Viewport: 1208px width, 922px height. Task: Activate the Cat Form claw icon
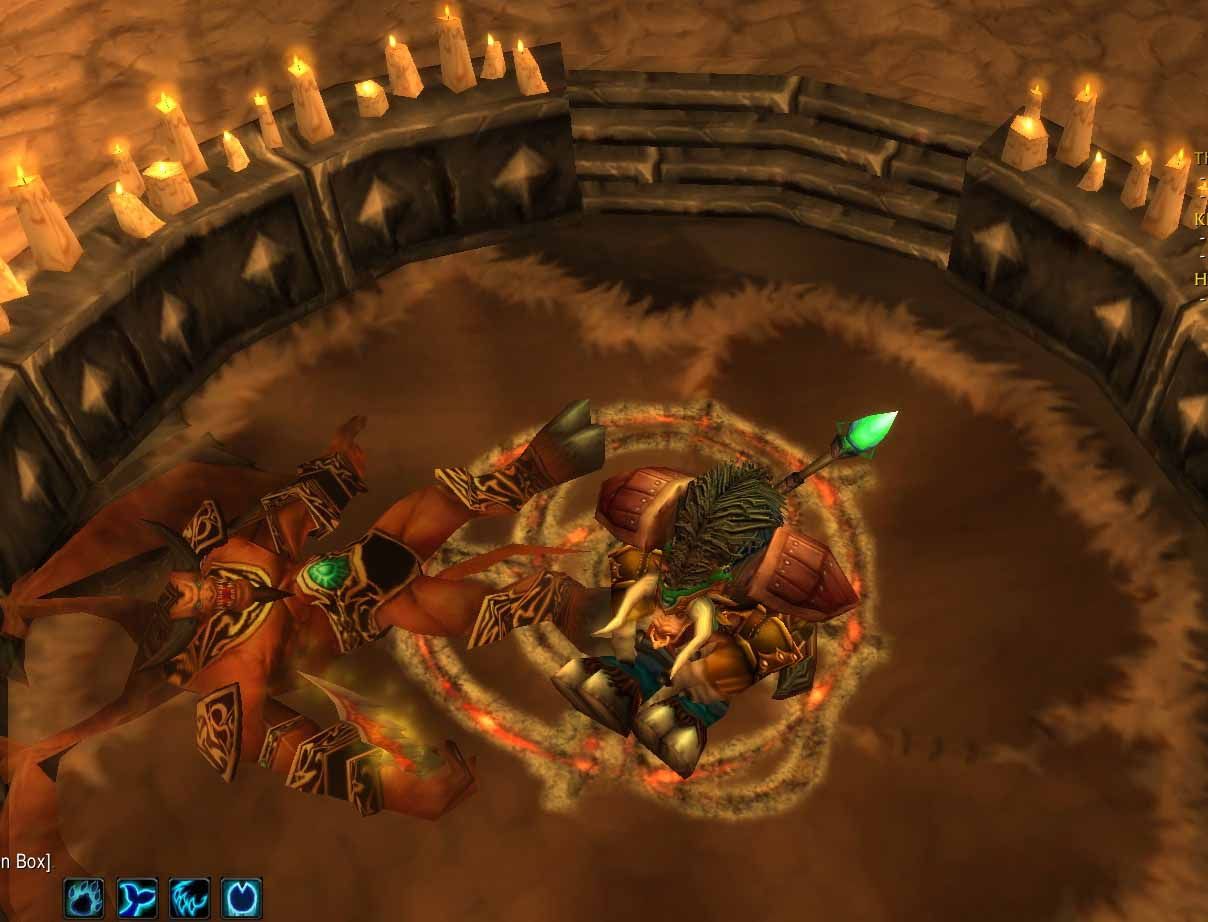click(189, 897)
